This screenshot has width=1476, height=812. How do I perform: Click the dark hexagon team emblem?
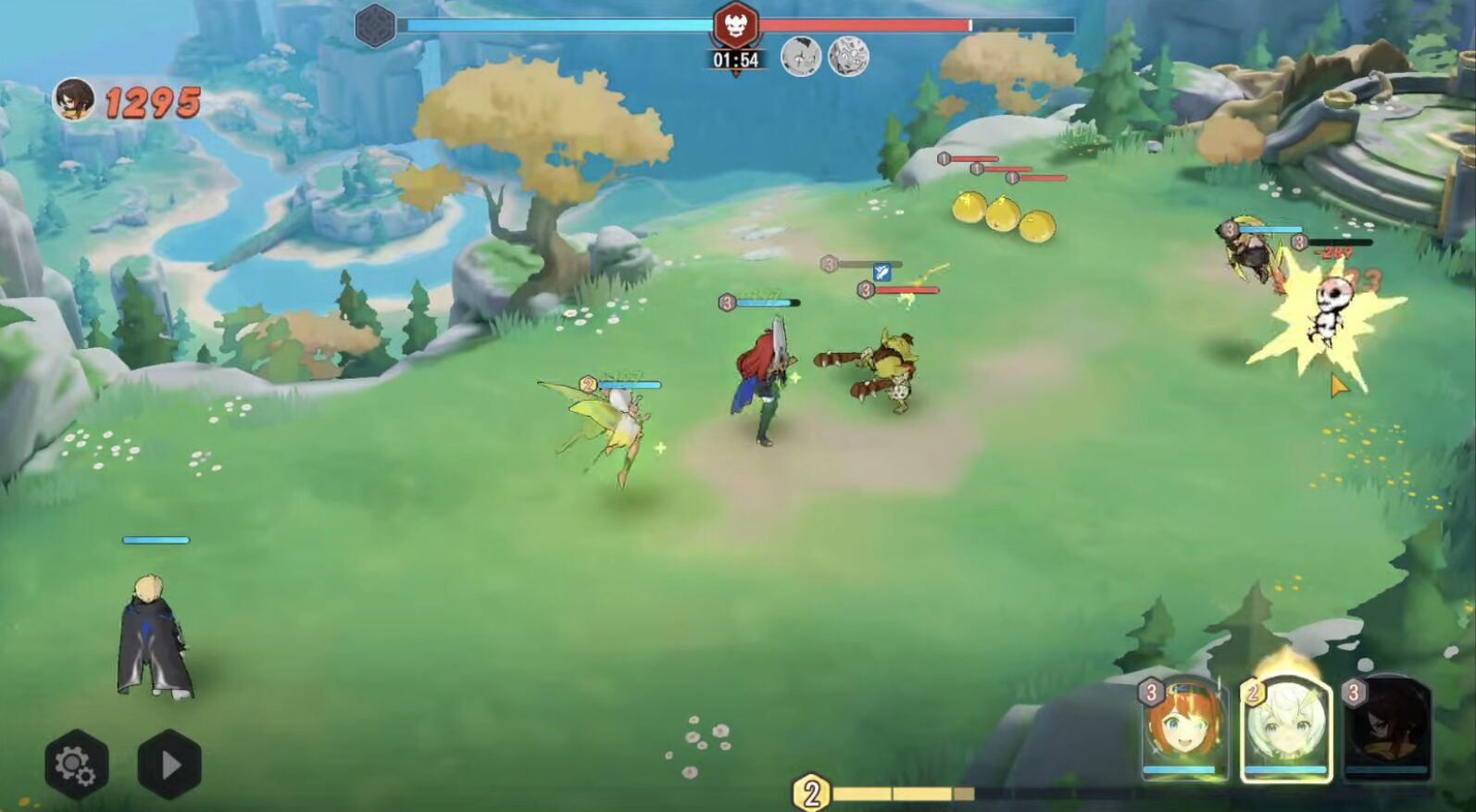click(376, 25)
